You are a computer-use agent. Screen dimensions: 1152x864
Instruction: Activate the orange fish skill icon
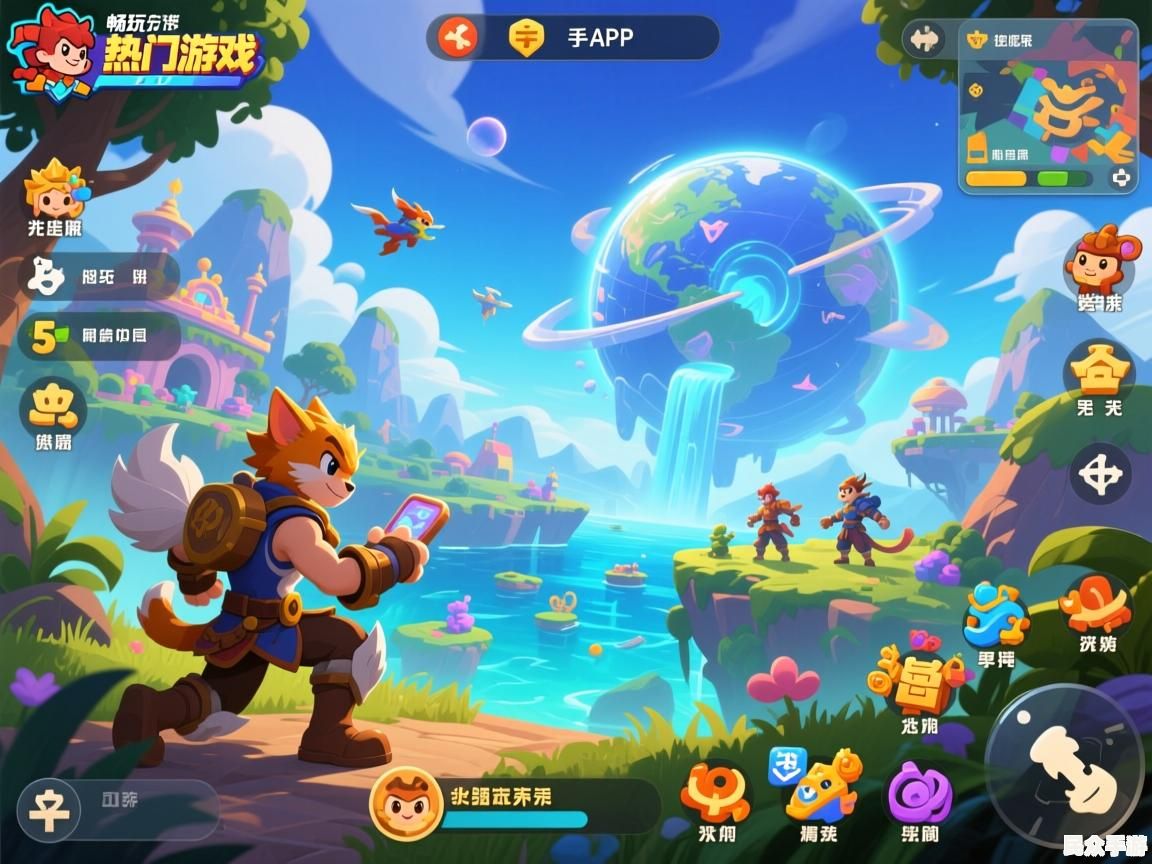(1097, 606)
